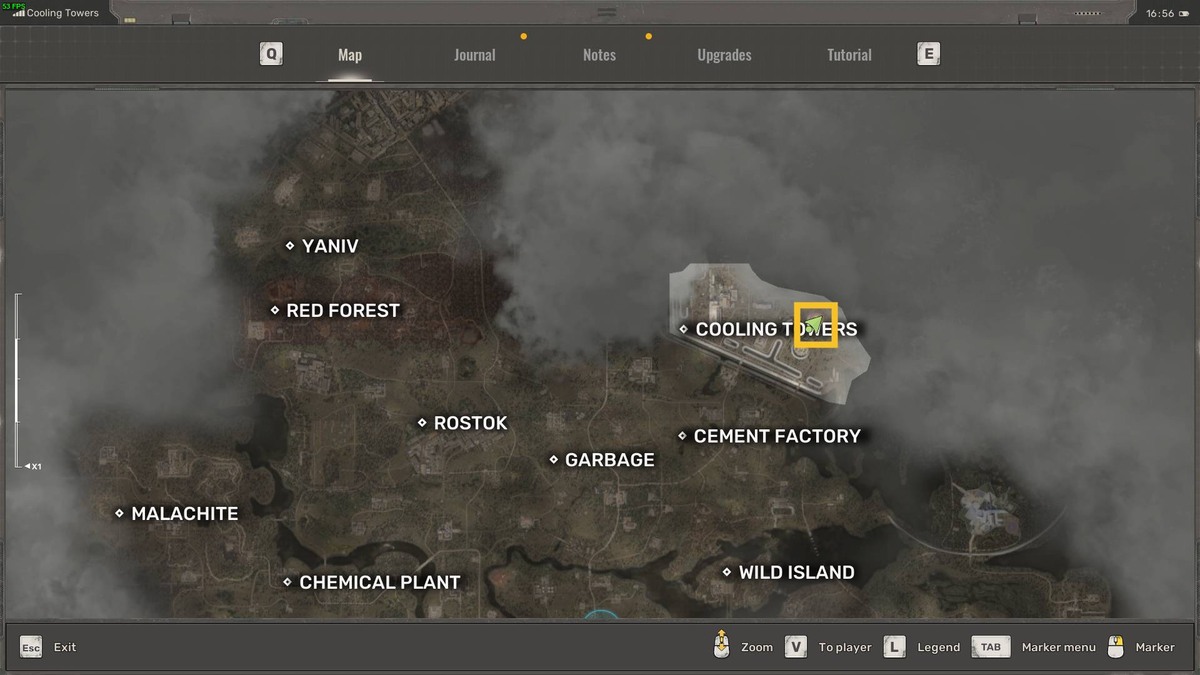
Task: Select the Red Forest location label
Action: coord(342,311)
